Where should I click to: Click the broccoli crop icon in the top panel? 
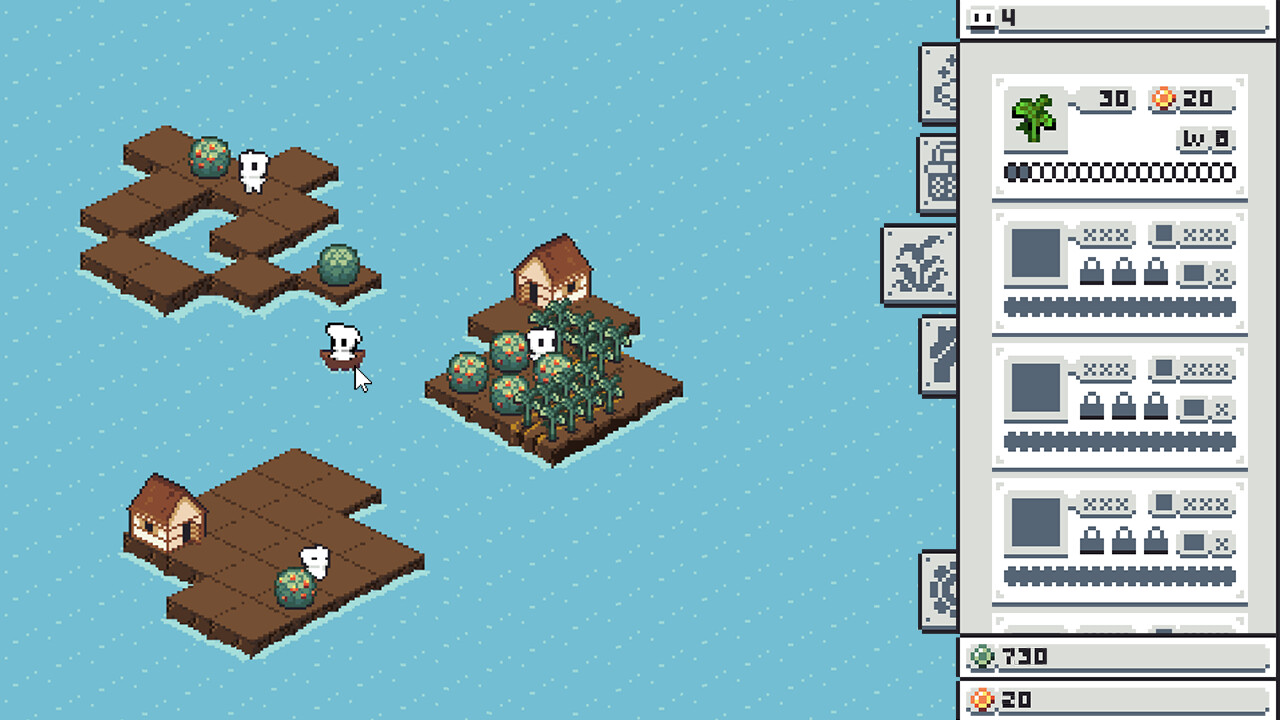(1033, 116)
